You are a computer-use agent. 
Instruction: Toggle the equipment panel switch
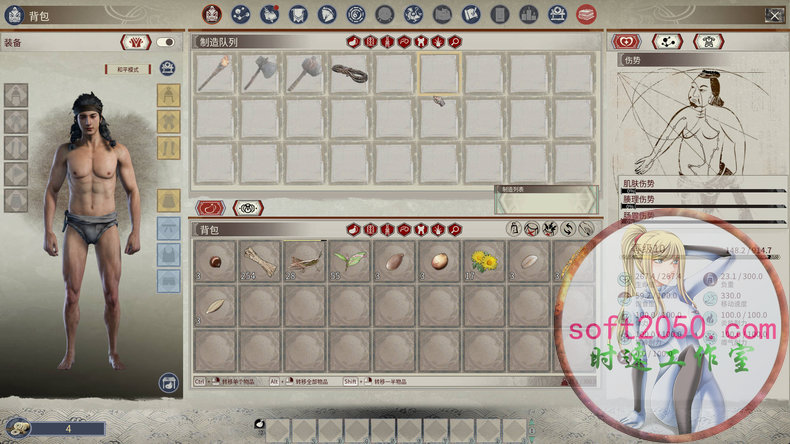(x=165, y=42)
